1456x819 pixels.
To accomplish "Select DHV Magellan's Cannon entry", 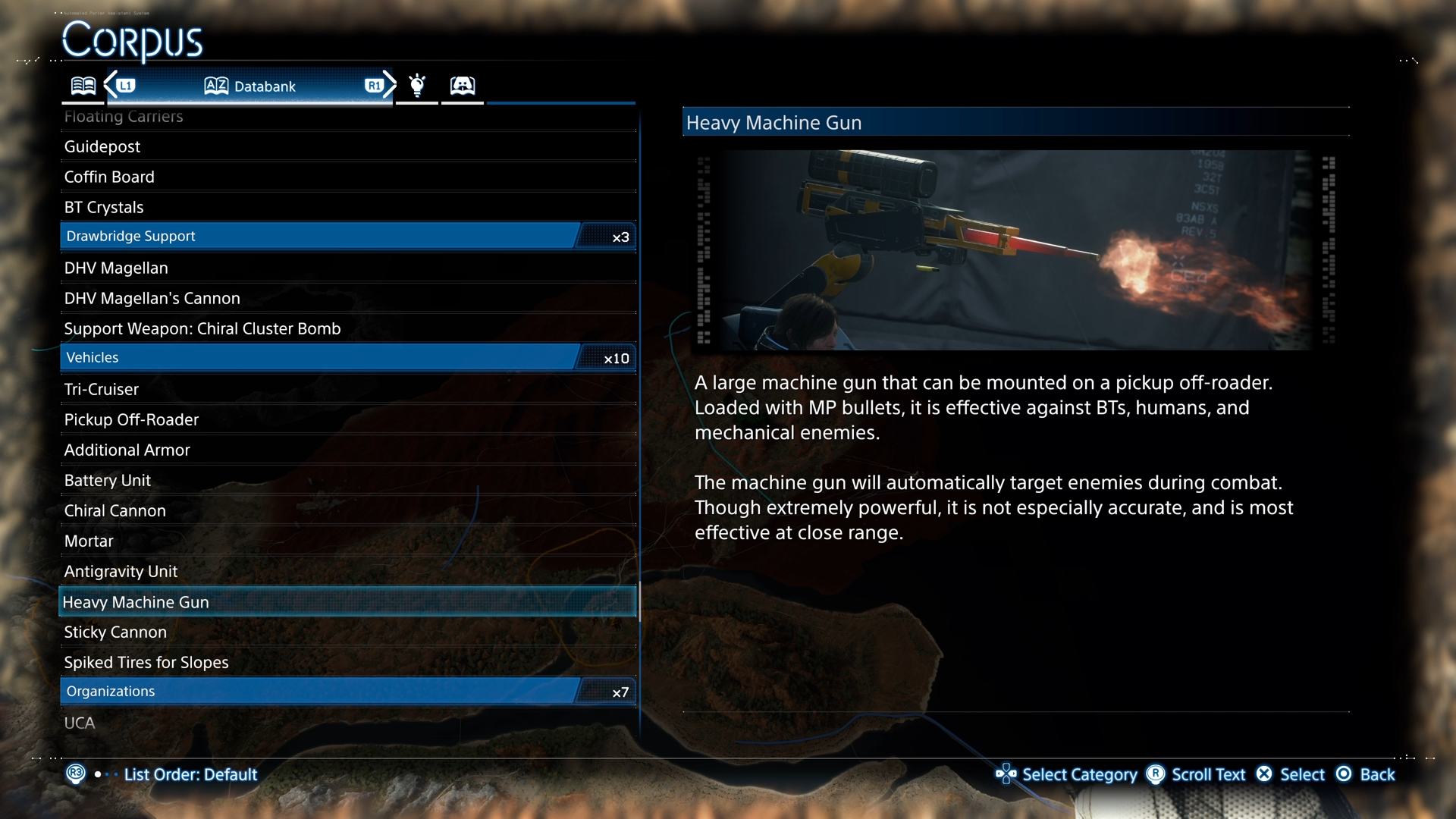I will (152, 298).
